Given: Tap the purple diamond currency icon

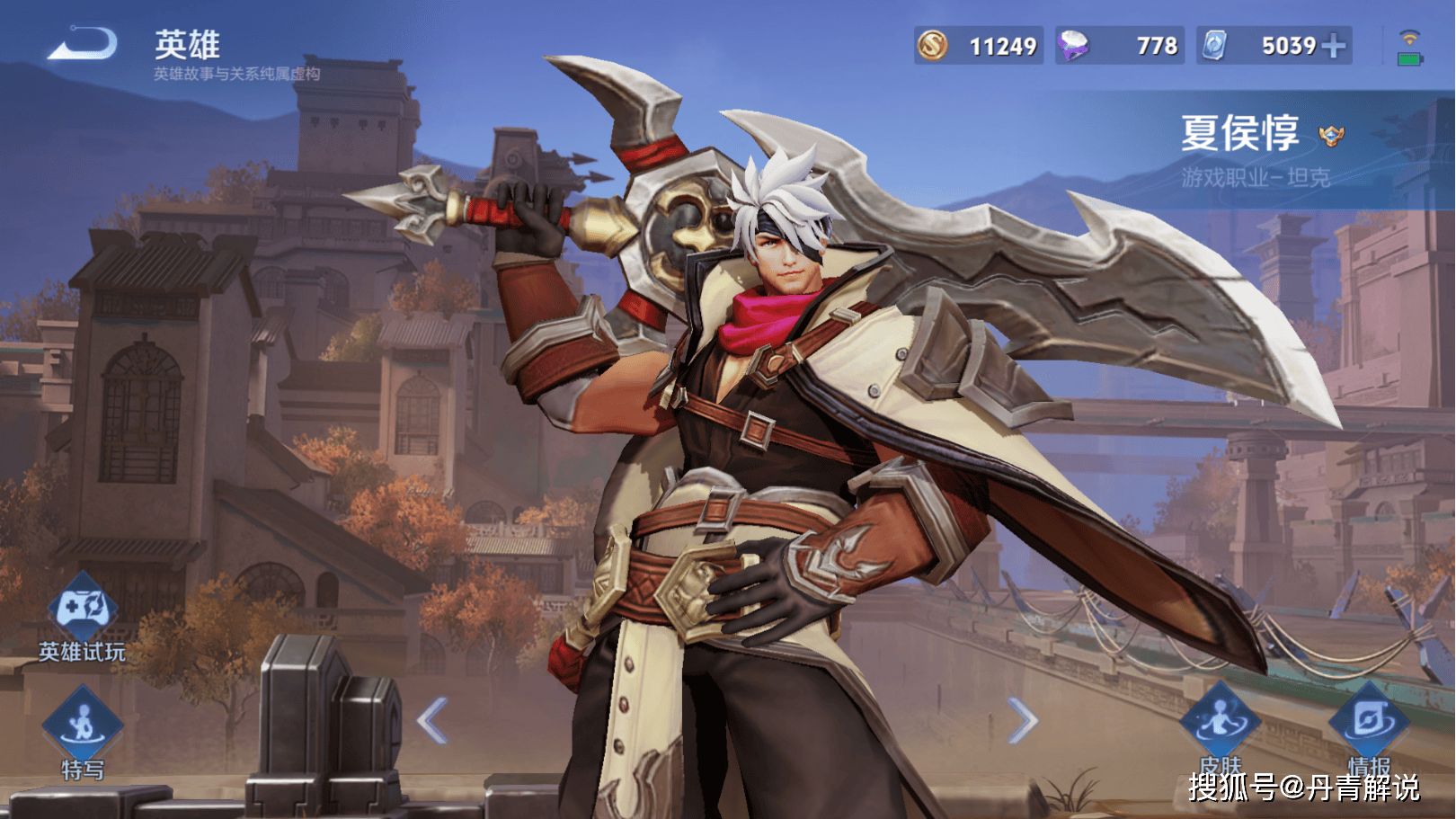Looking at the screenshot, I should pos(1073,45).
